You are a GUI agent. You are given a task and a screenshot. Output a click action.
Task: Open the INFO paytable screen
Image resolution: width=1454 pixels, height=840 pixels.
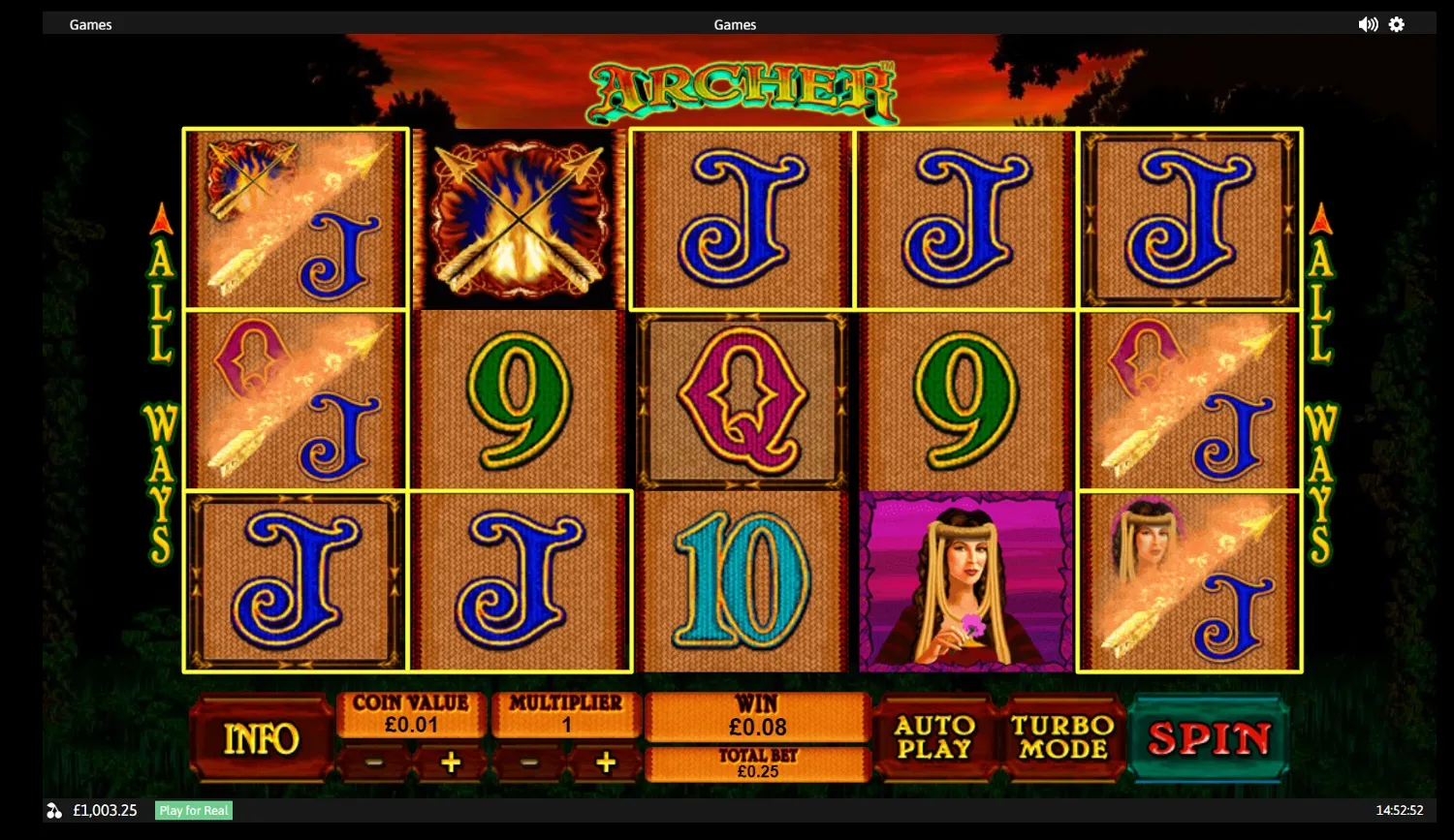point(260,739)
